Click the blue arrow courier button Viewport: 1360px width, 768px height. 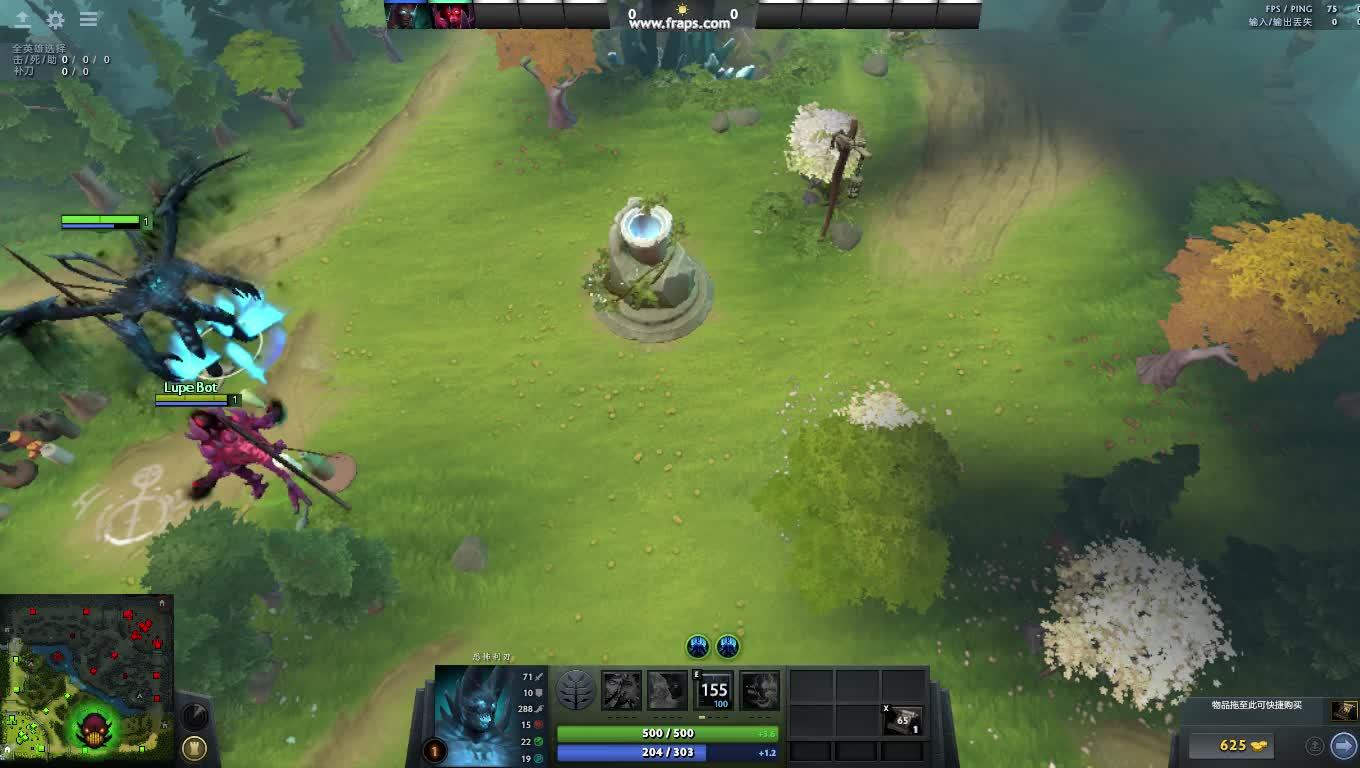tap(1343, 745)
